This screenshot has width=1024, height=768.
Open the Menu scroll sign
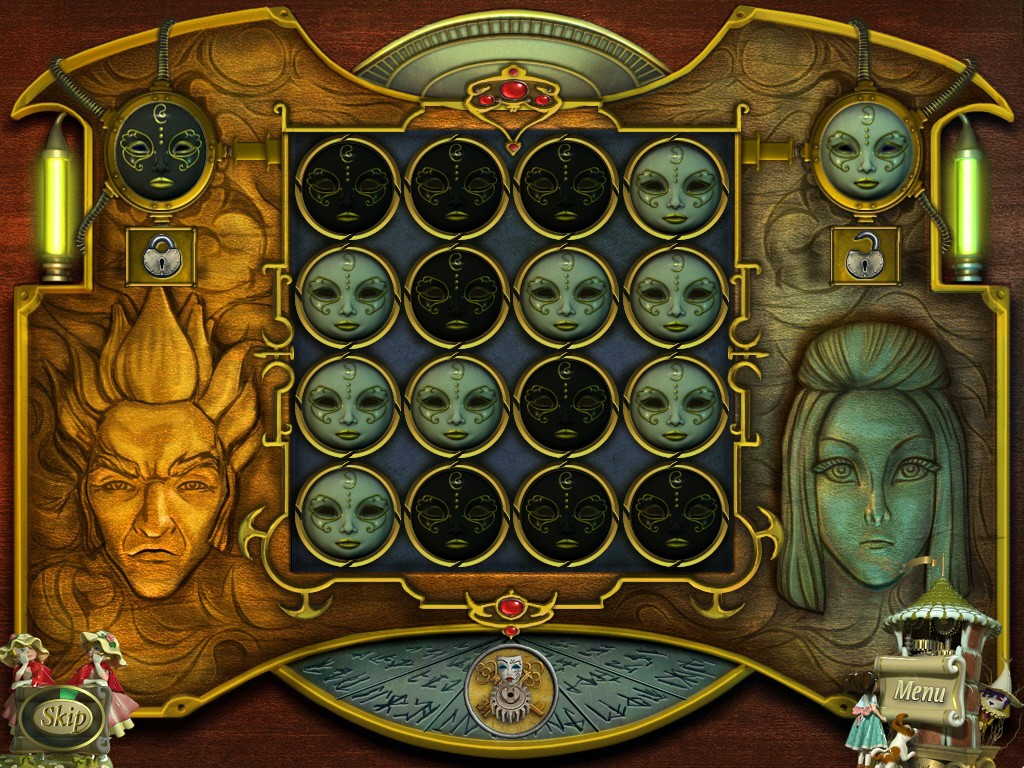tap(919, 690)
